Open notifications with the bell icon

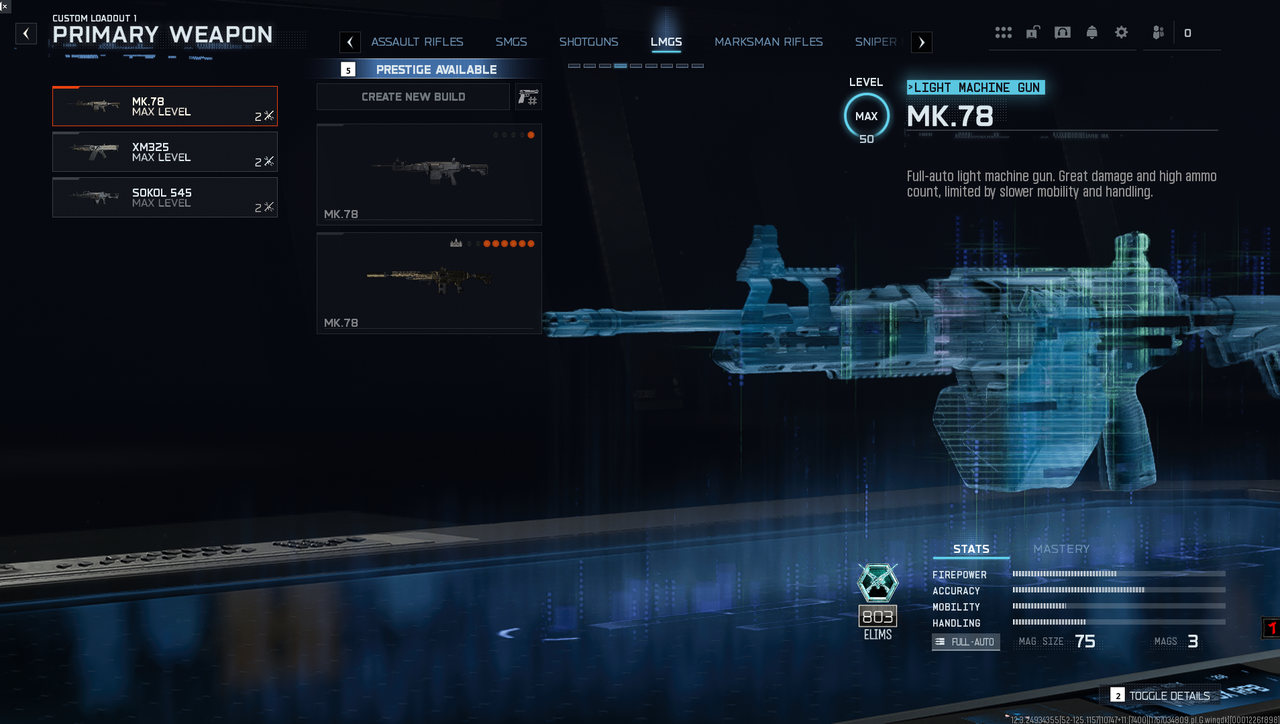pos(1092,33)
